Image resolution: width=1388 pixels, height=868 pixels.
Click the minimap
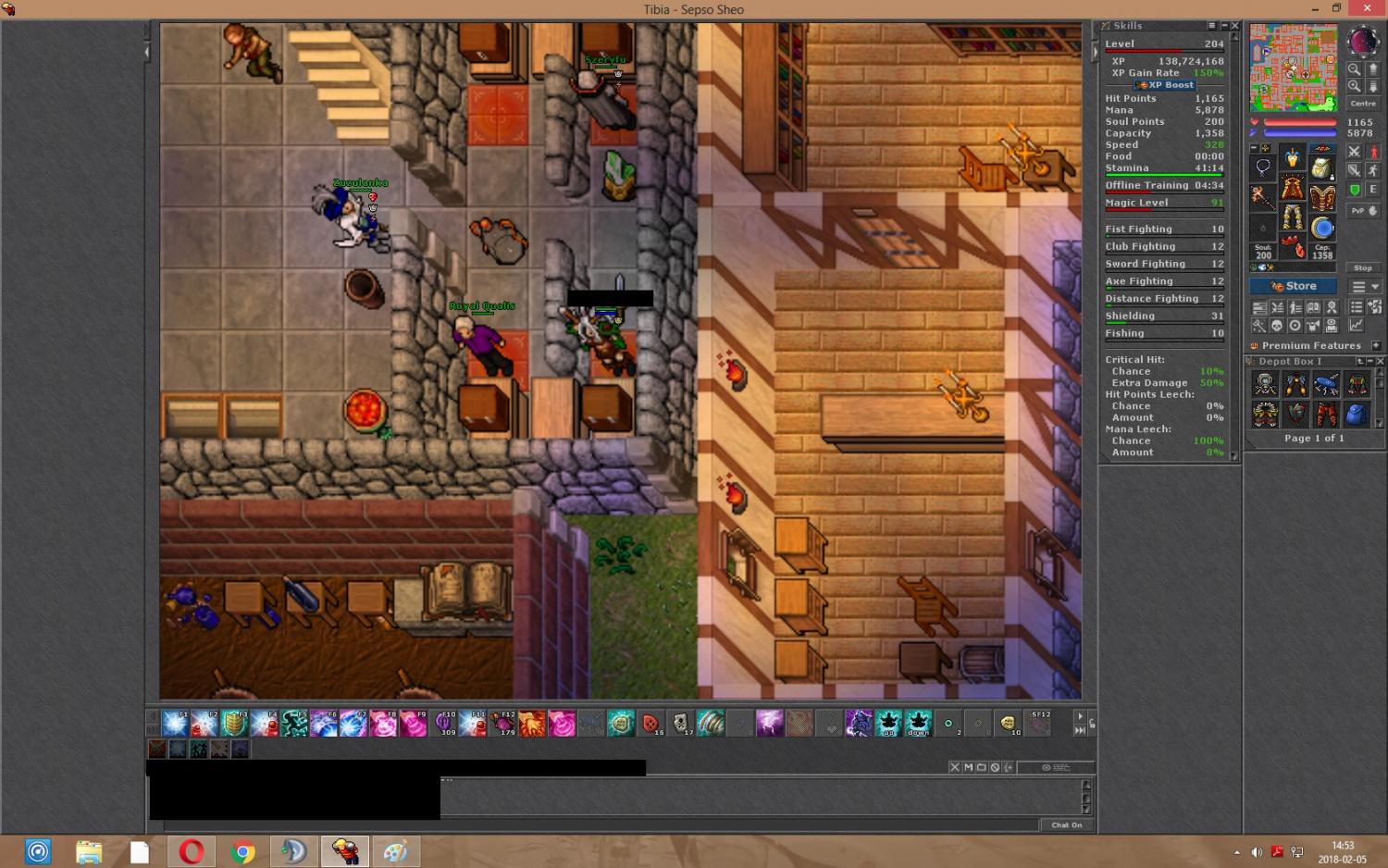pyautogui.click(x=1293, y=68)
